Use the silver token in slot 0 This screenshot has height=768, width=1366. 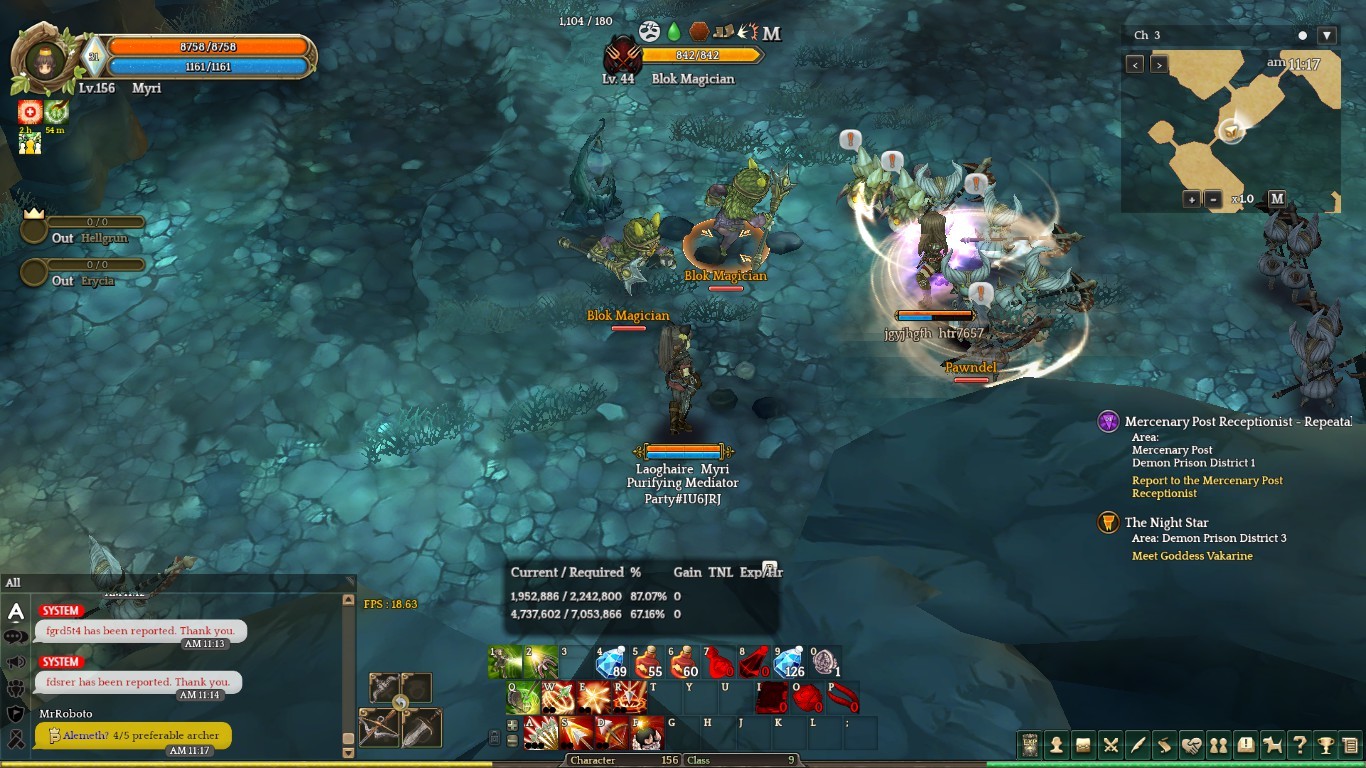(824, 661)
